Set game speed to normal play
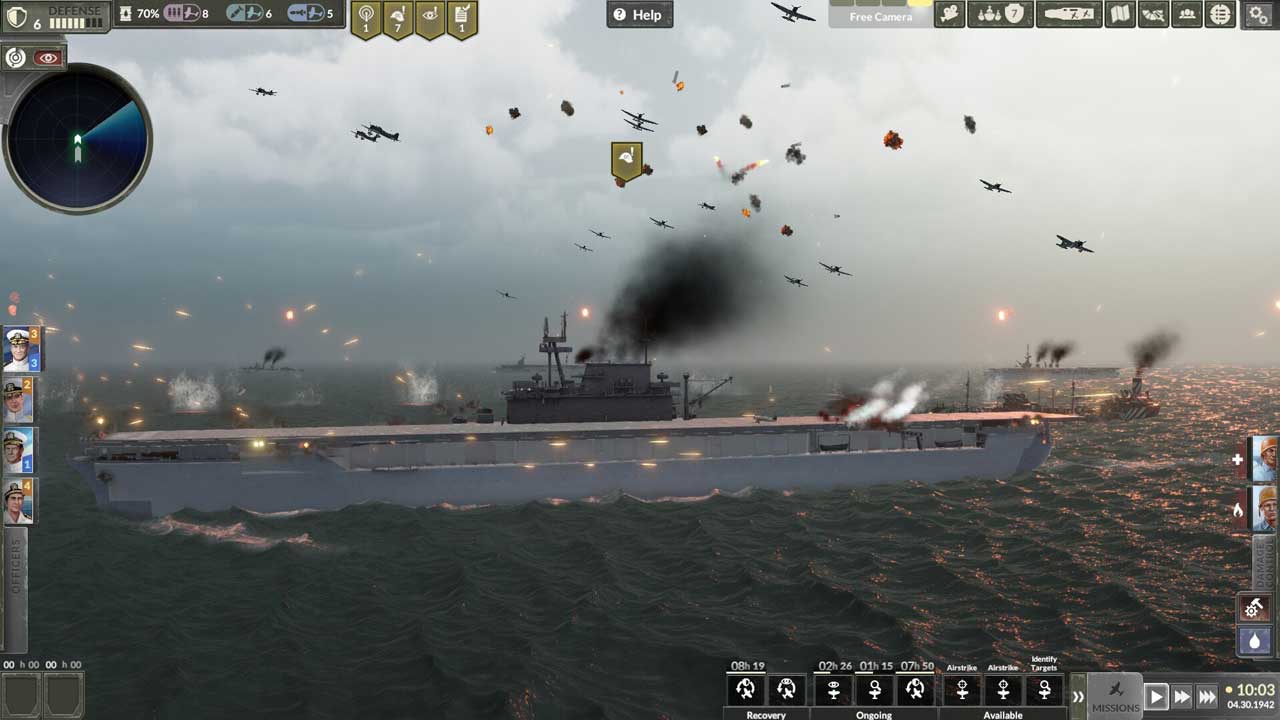The height and width of the screenshot is (720, 1280). [1156, 696]
